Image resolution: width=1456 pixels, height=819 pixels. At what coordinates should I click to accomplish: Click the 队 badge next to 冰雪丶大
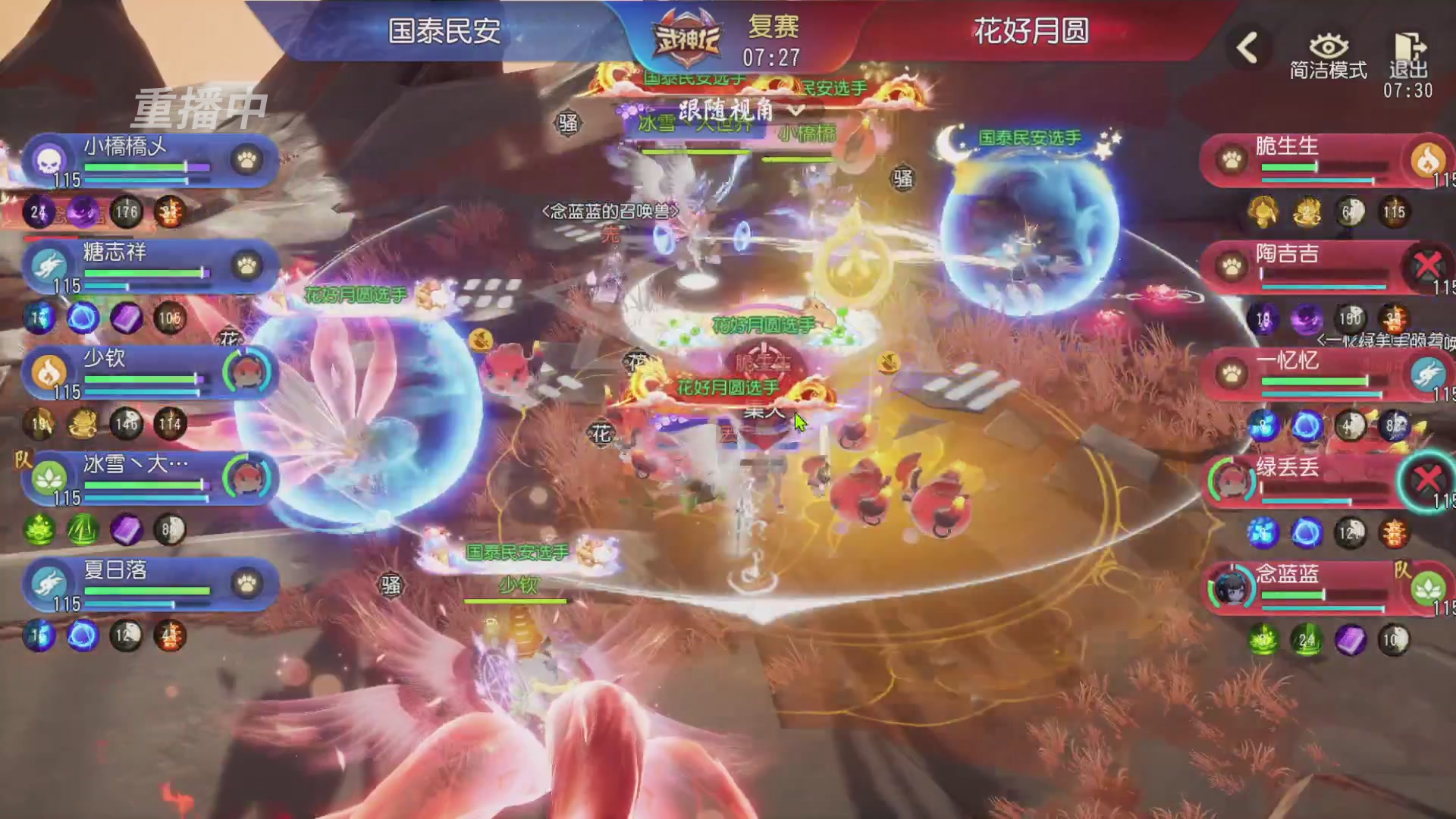click(20, 459)
